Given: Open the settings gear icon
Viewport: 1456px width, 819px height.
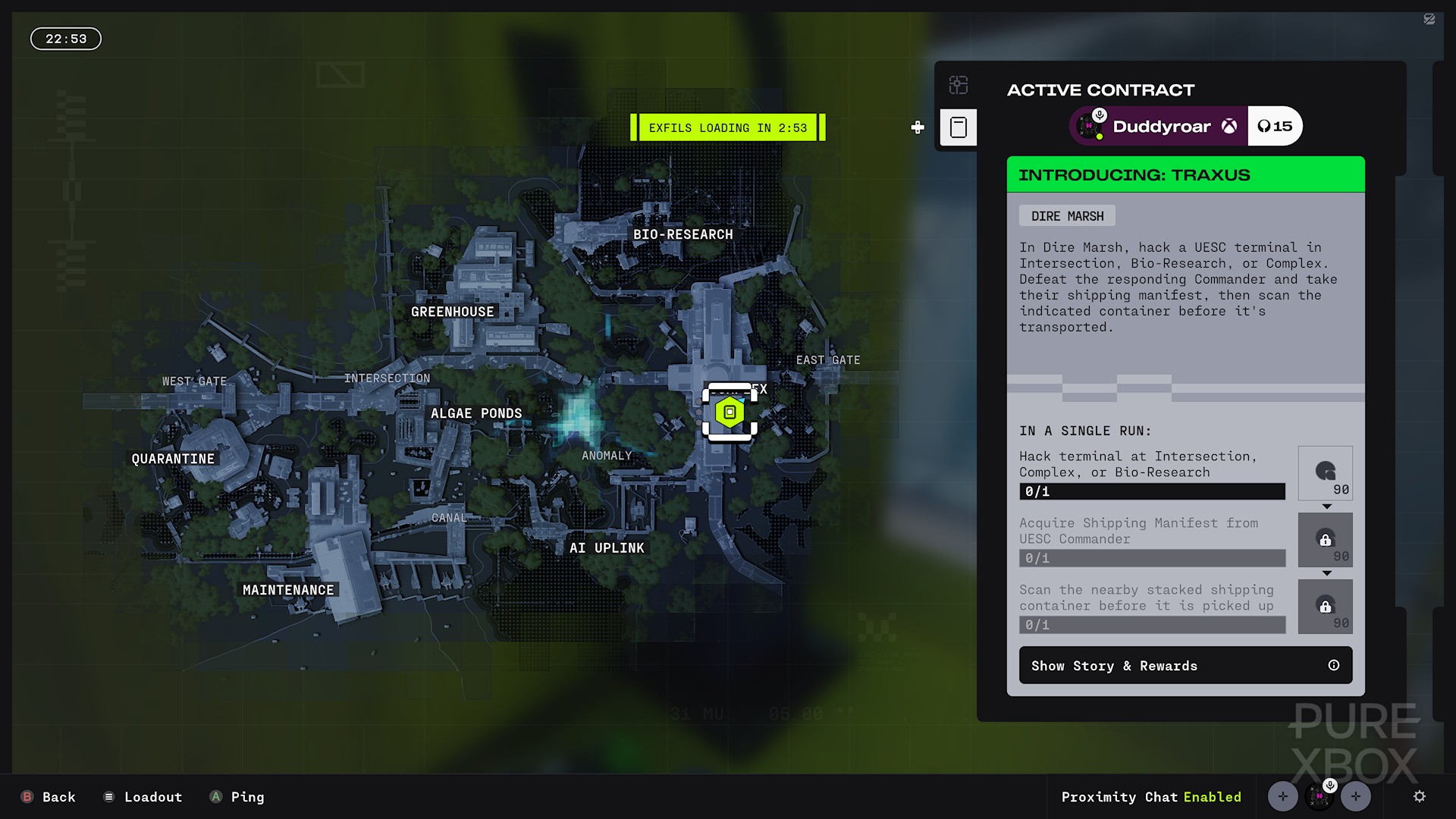Looking at the screenshot, I should point(1420,796).
